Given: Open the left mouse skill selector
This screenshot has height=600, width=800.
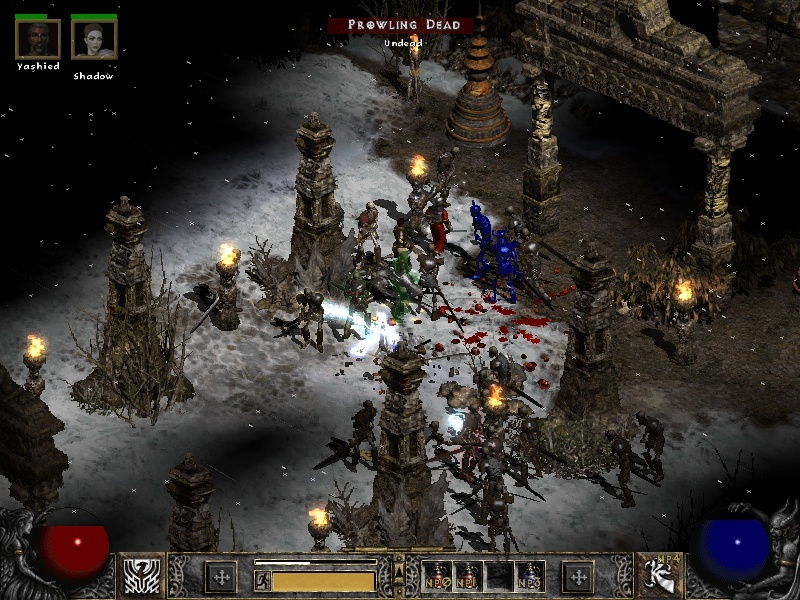Looking at the screenshot, I should pos(142,576).
